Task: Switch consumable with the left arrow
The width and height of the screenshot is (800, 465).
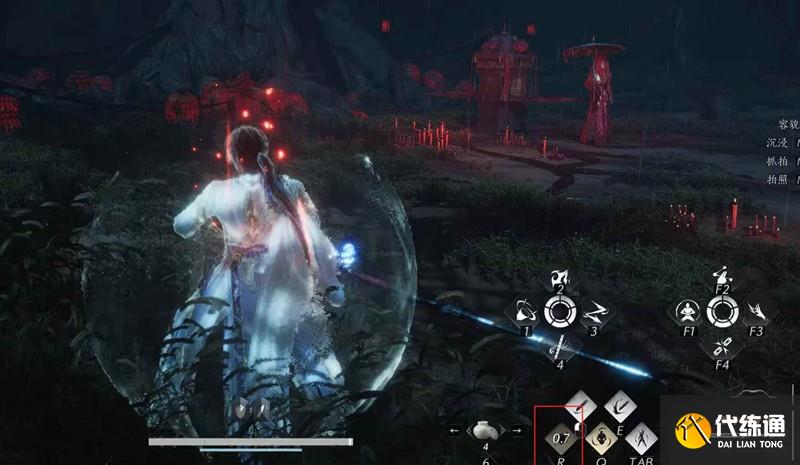Action: click(x=456, y=431)
